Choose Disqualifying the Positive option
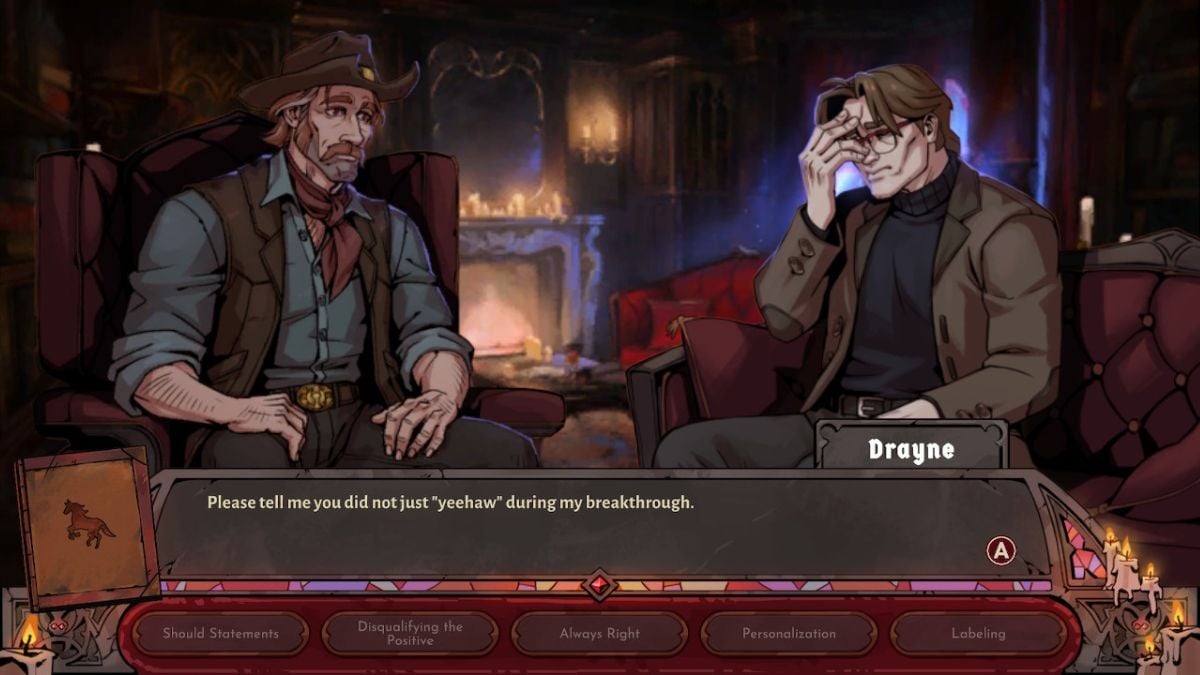The height and width of the screenshot is (675, 1200). click(x=410, y=633)
